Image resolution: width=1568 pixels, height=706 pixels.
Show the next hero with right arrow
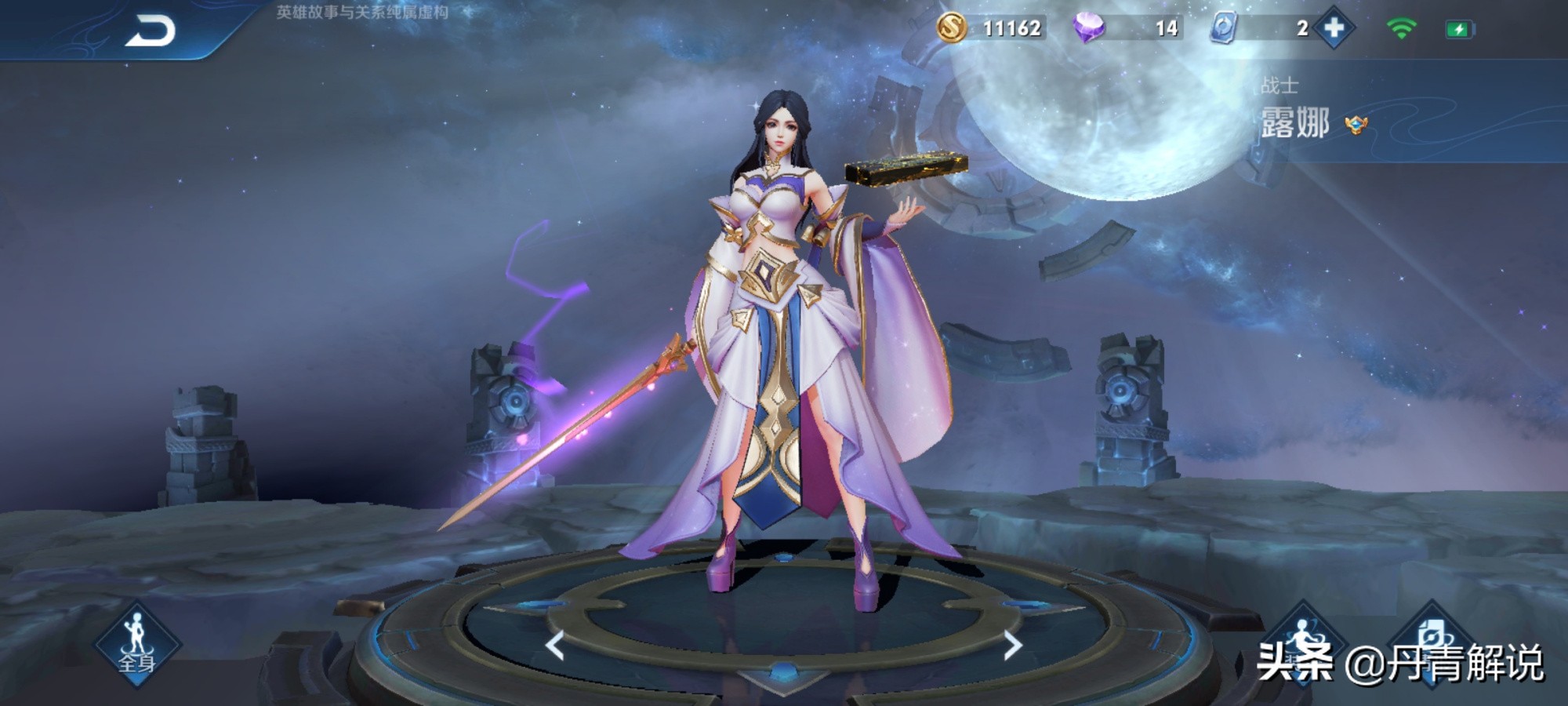[1012, 646]
